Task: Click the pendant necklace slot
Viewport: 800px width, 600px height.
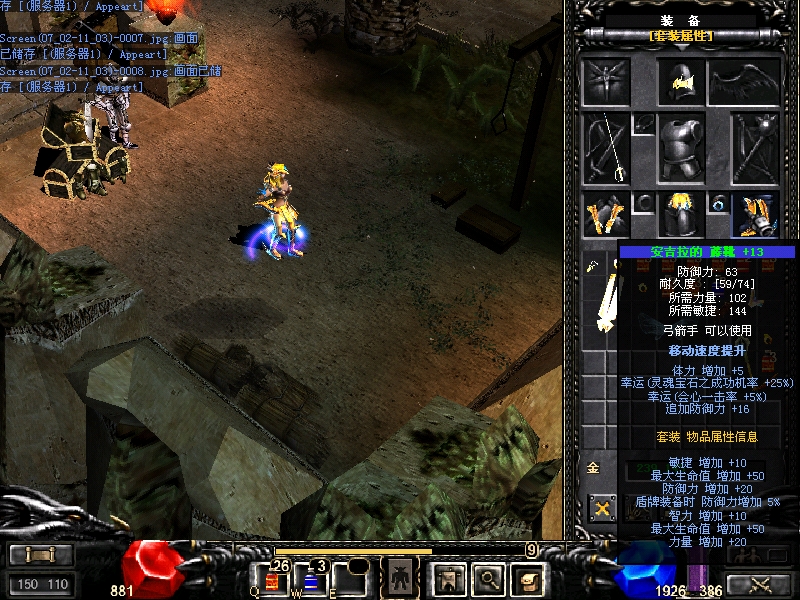Action: pyautogui.click(x=644, y=124)
